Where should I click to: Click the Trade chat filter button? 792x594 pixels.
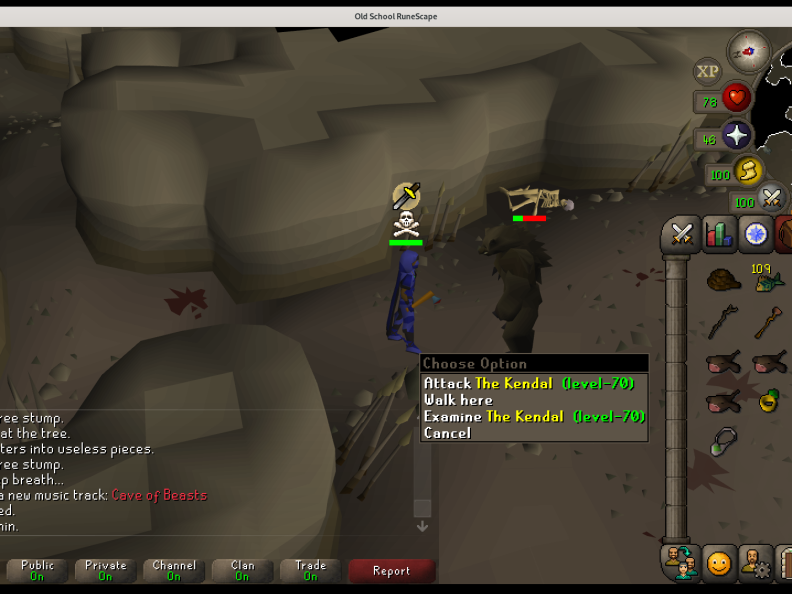[x=310, y=570]
